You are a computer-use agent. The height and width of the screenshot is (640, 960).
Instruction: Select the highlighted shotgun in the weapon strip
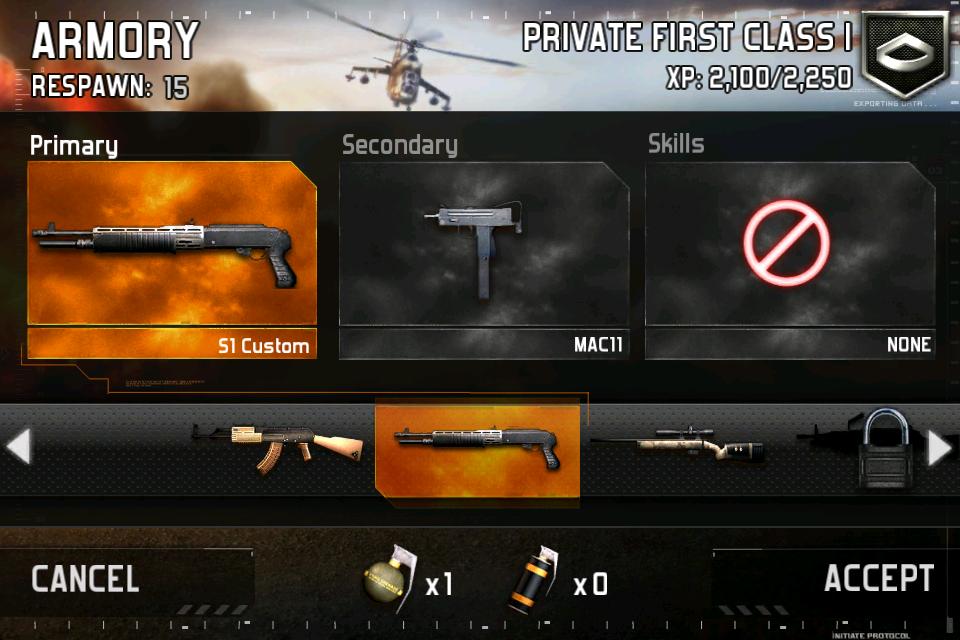tap(477, 449)
